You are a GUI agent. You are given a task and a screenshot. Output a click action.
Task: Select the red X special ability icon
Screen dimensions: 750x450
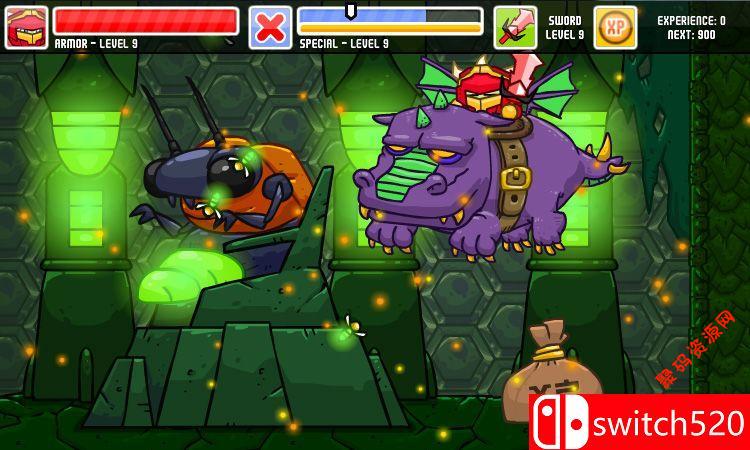click(x=270, y=27)
